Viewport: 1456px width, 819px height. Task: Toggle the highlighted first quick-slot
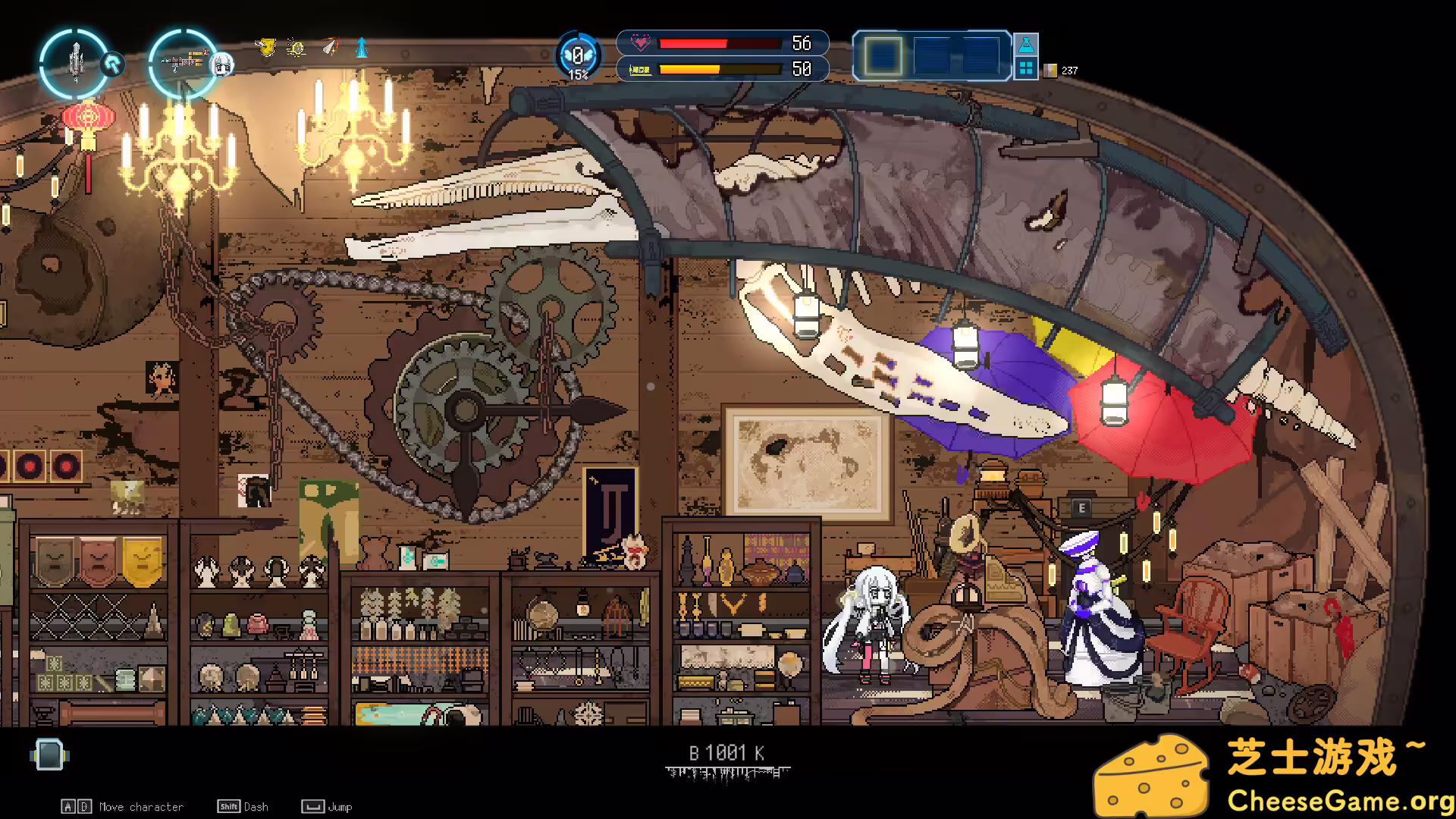click(883, 55)
